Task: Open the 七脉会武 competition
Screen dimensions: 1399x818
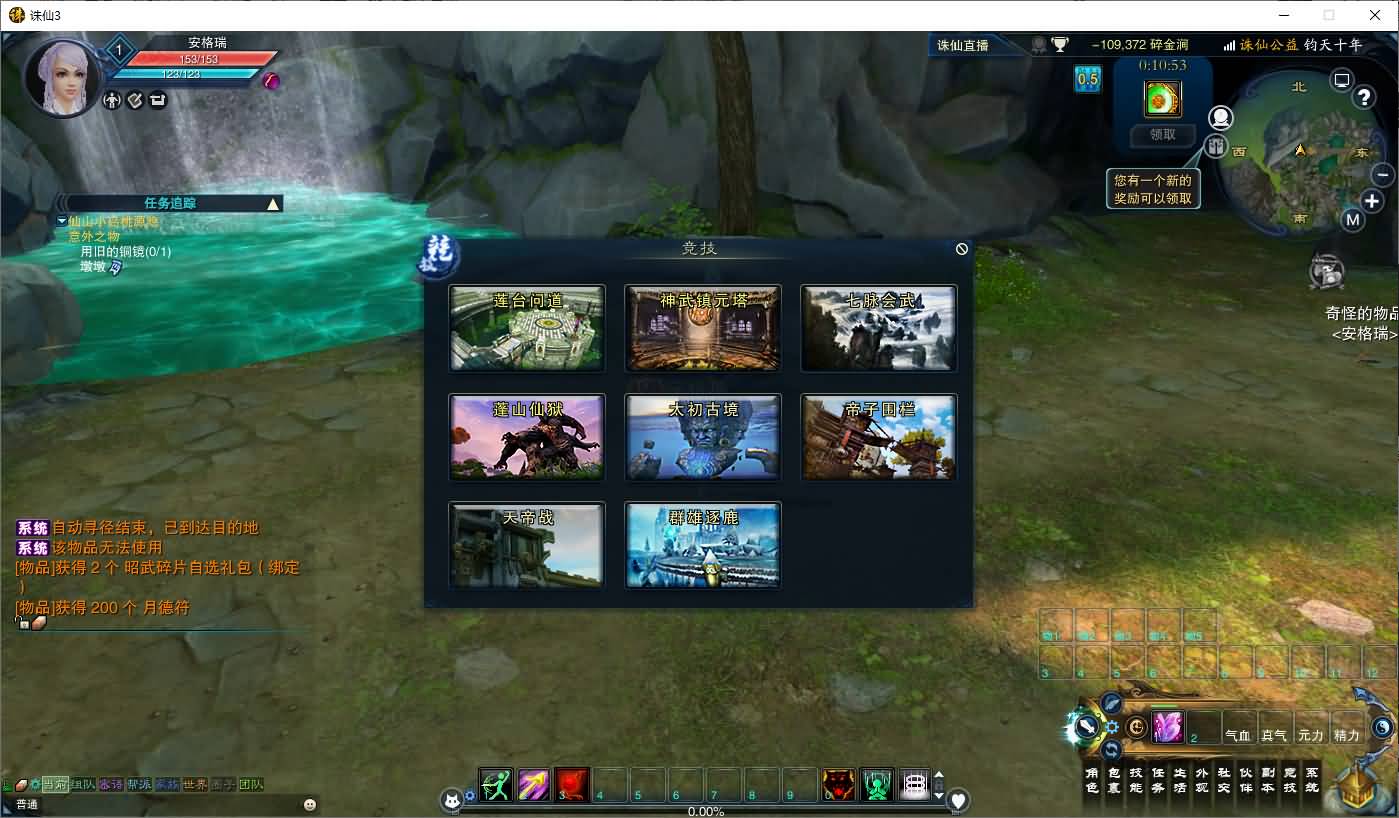Action: tap(879, 328)
